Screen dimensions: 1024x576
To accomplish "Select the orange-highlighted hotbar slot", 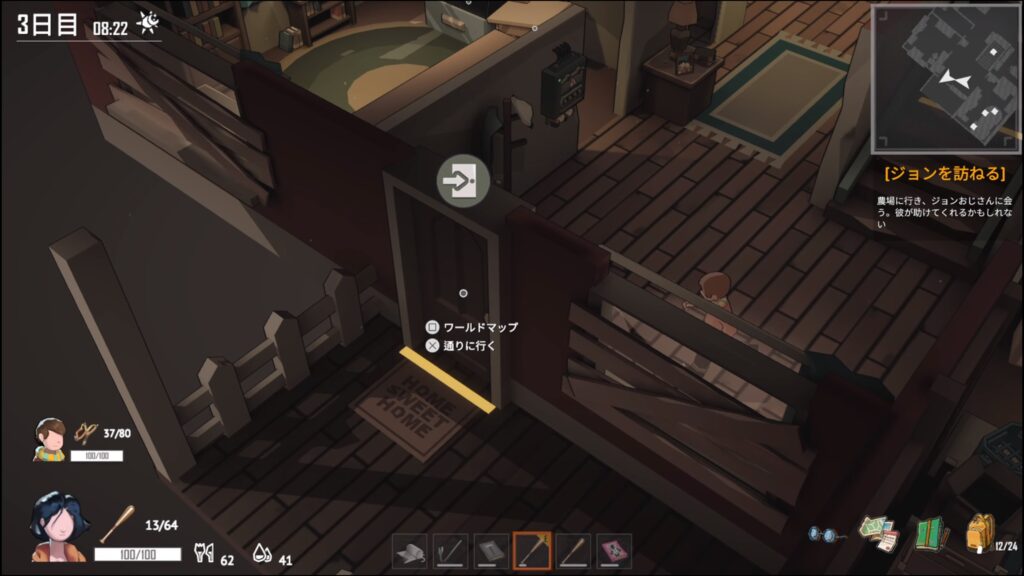I will 532,551.
